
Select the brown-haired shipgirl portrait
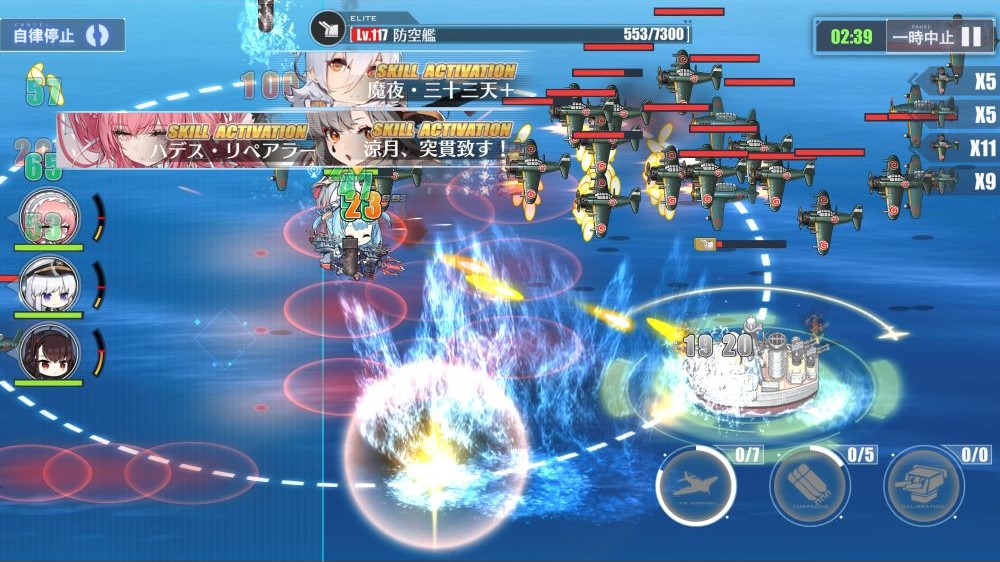tap(50, 352)
